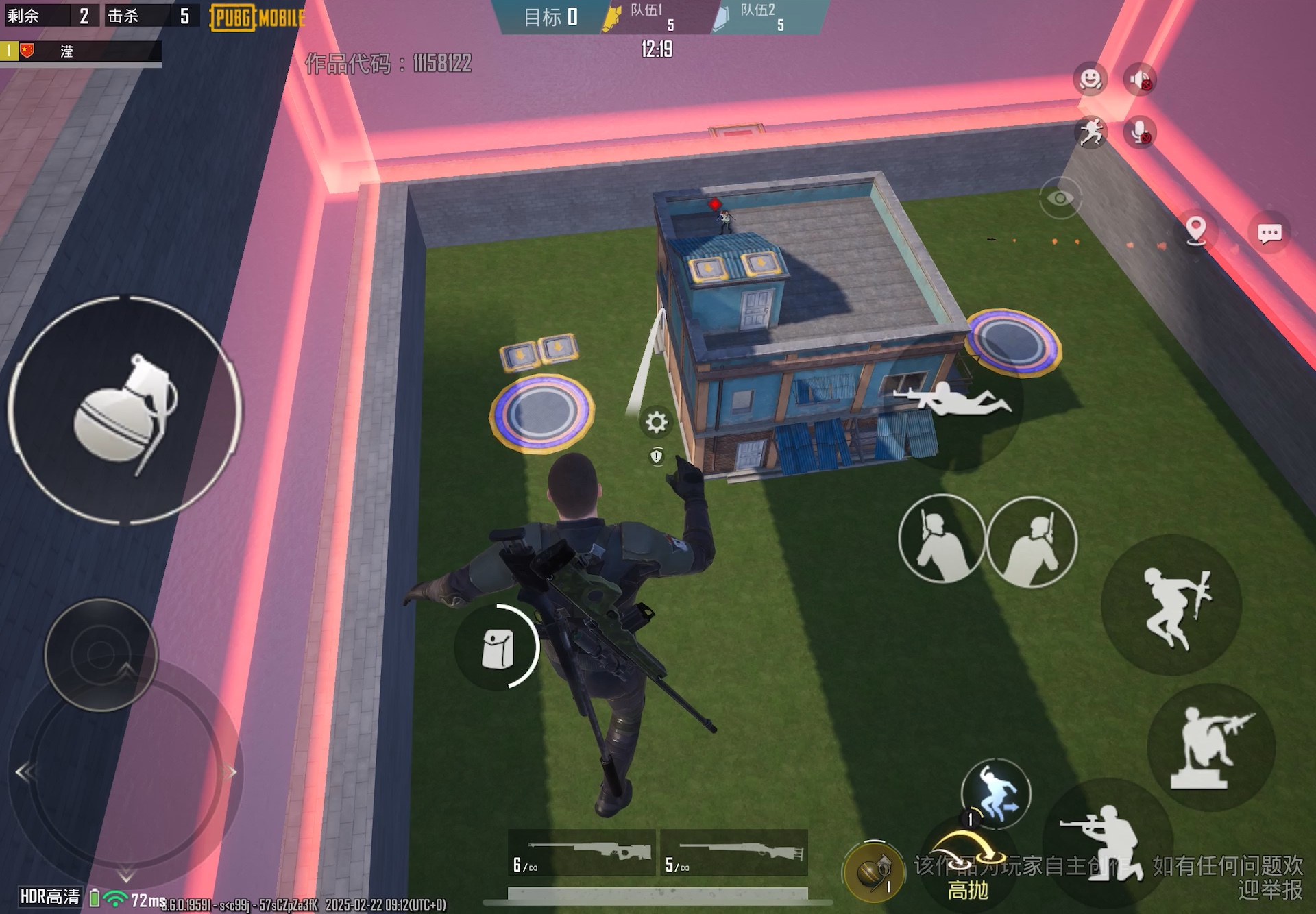This screenshot has height=914, width=1316.
Task: Open the emote smiley wheel
Action: [x=1090, y=79]
